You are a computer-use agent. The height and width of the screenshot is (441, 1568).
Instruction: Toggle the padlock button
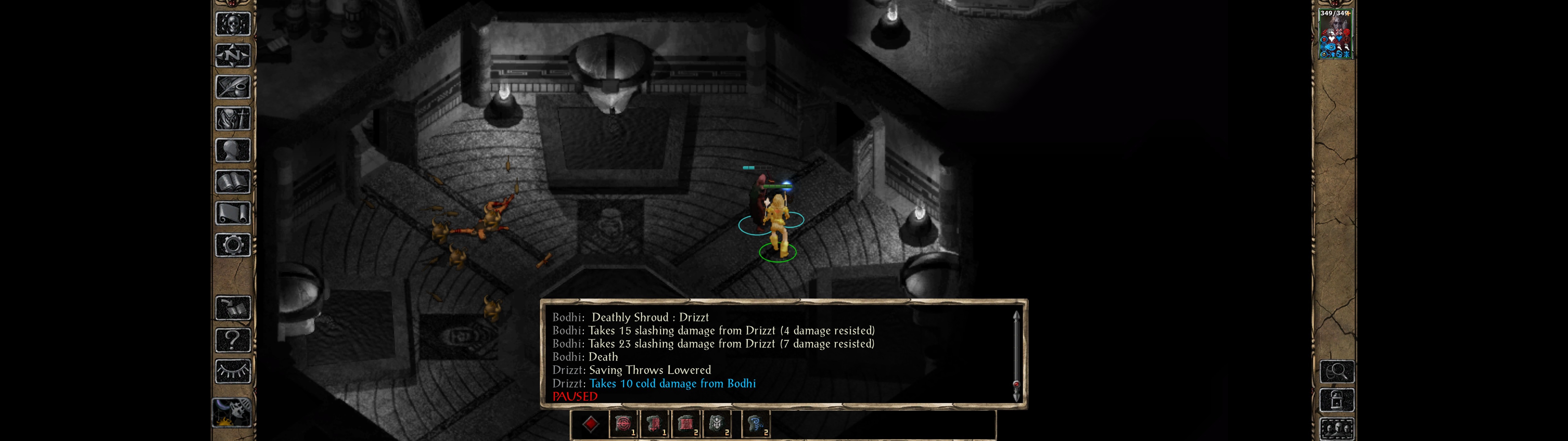pyautogui.click(x=1337, y=401)
